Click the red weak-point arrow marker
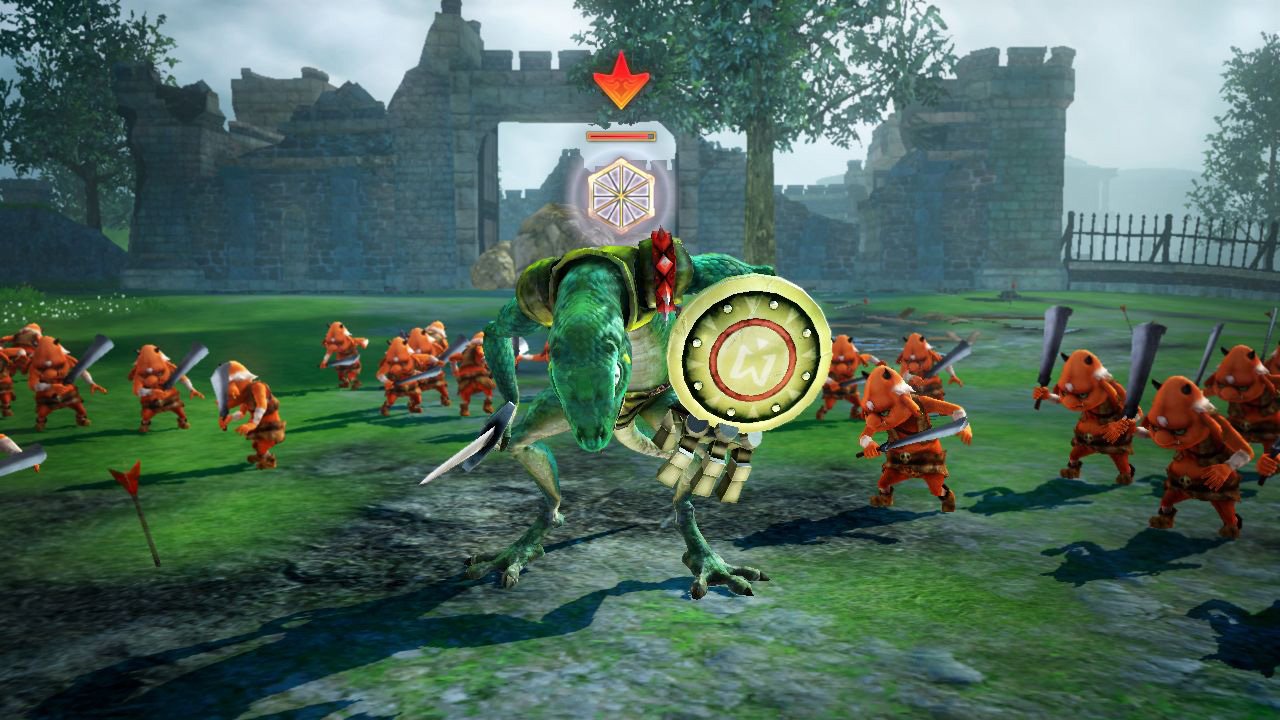 coord(622,85)
